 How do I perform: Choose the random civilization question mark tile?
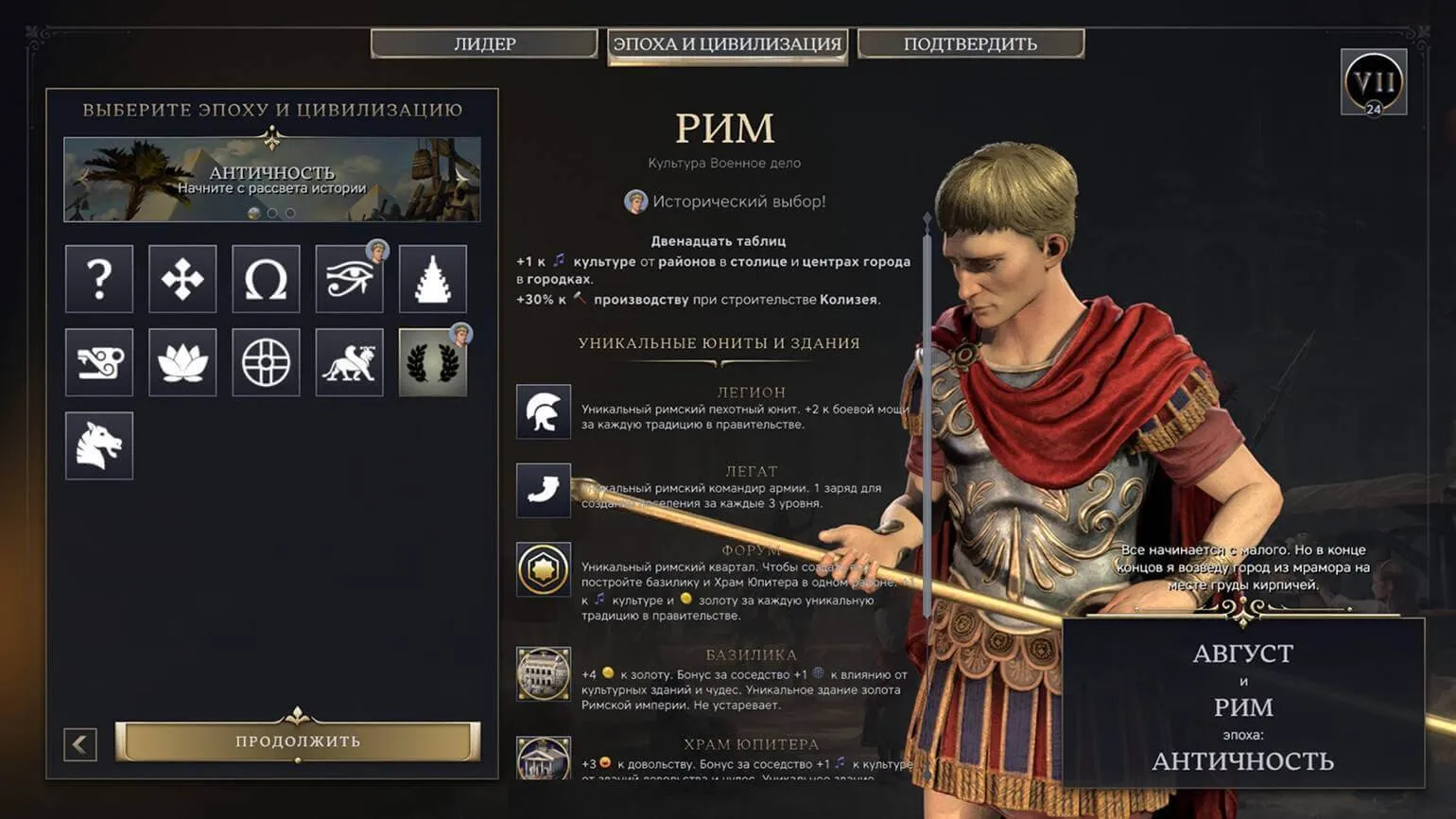point(99,279)
